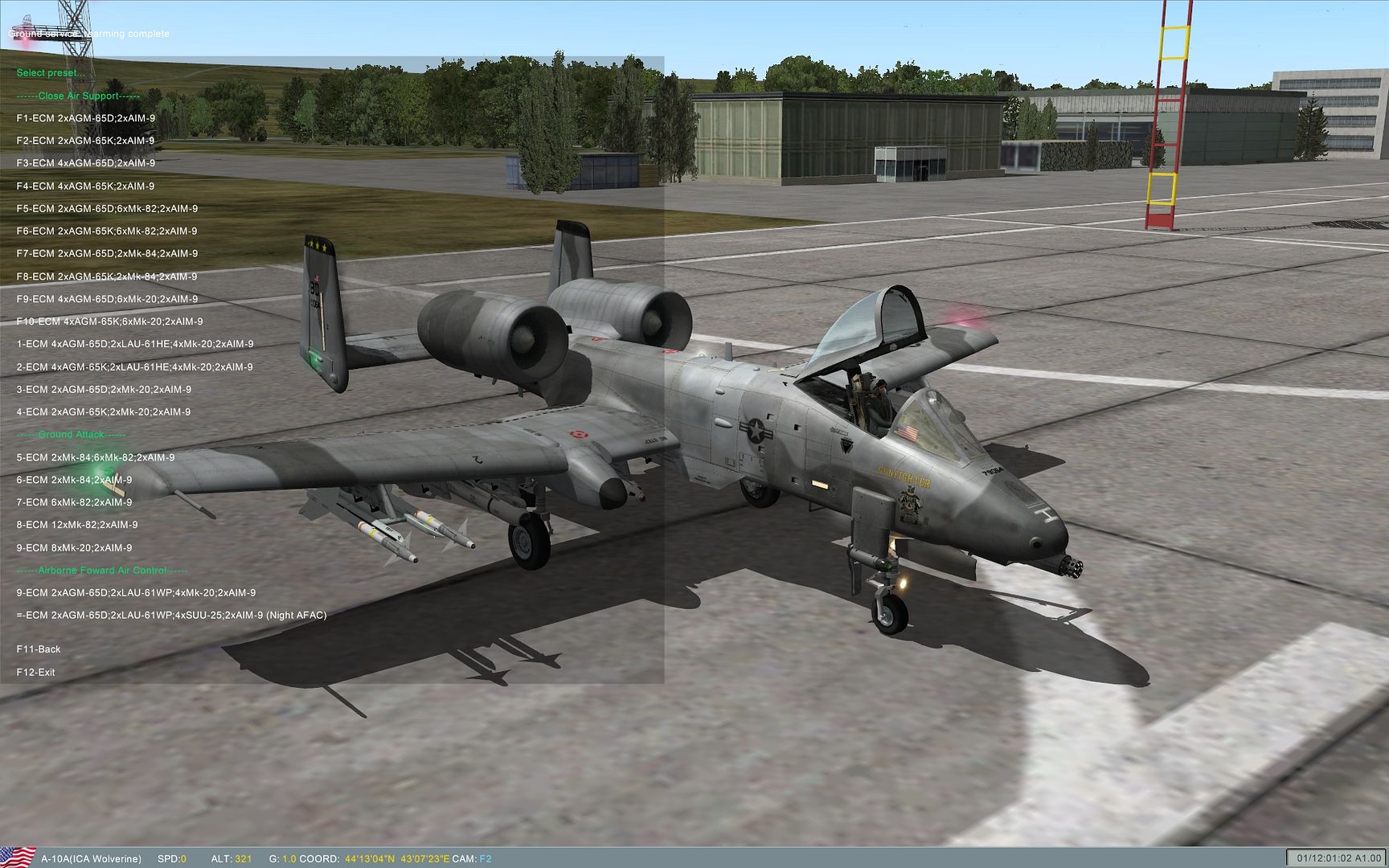Select the 4xAGM-65D with 2xLAU-61HE loadout
1389x868 pixels.
click(135, 344)
